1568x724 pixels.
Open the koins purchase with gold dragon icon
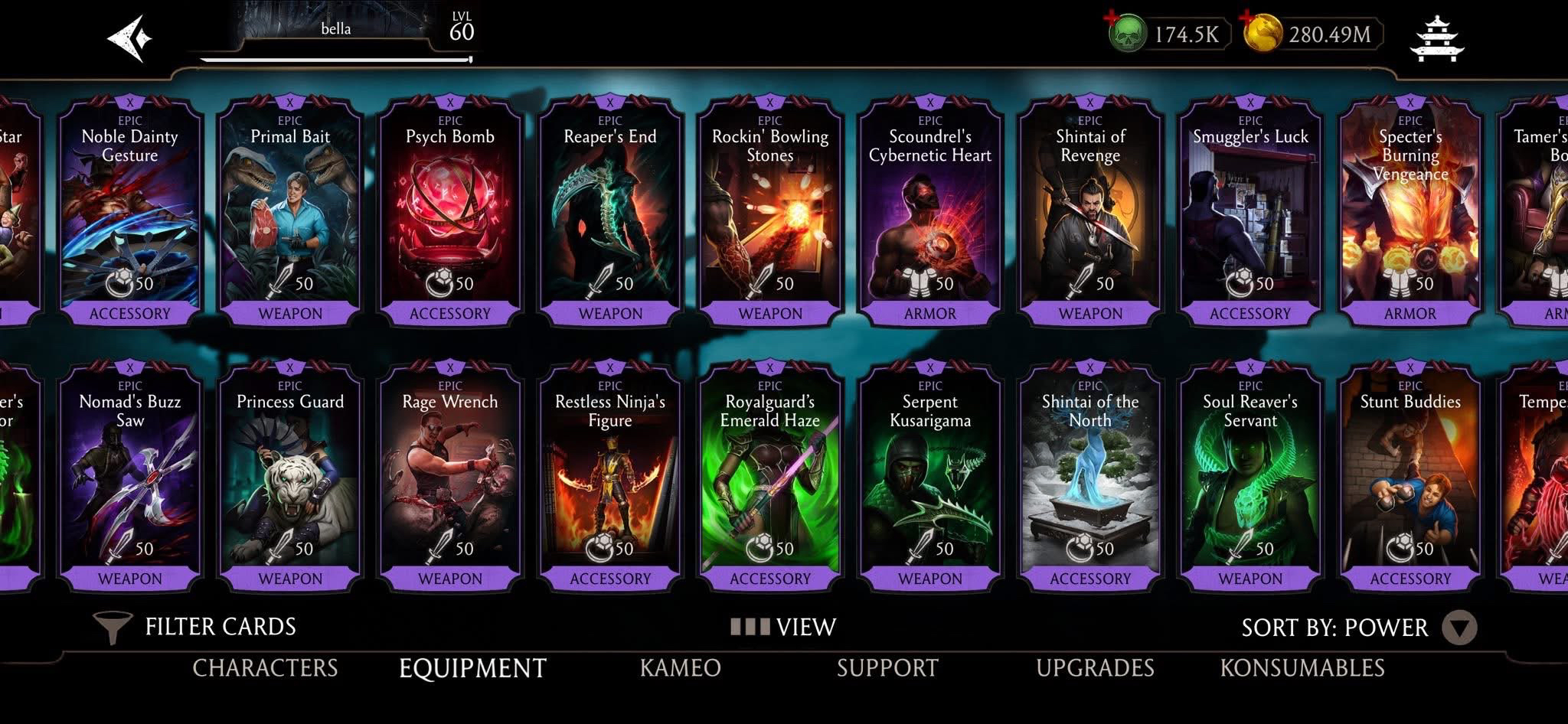[x=1264, y=34]
